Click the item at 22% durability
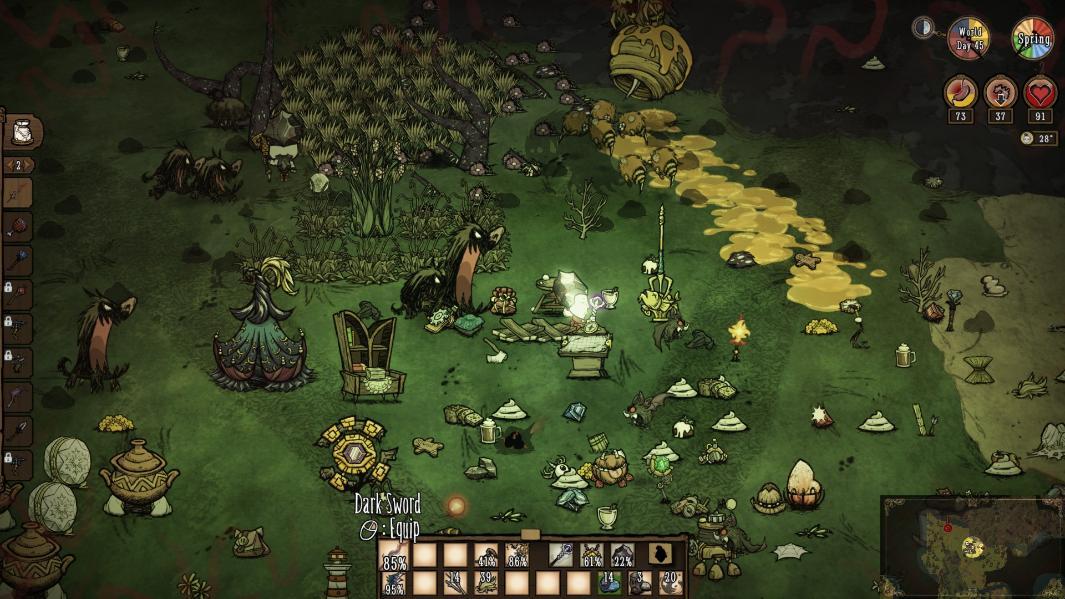This screenshot has width=1065, height=599. click(622, 554)
